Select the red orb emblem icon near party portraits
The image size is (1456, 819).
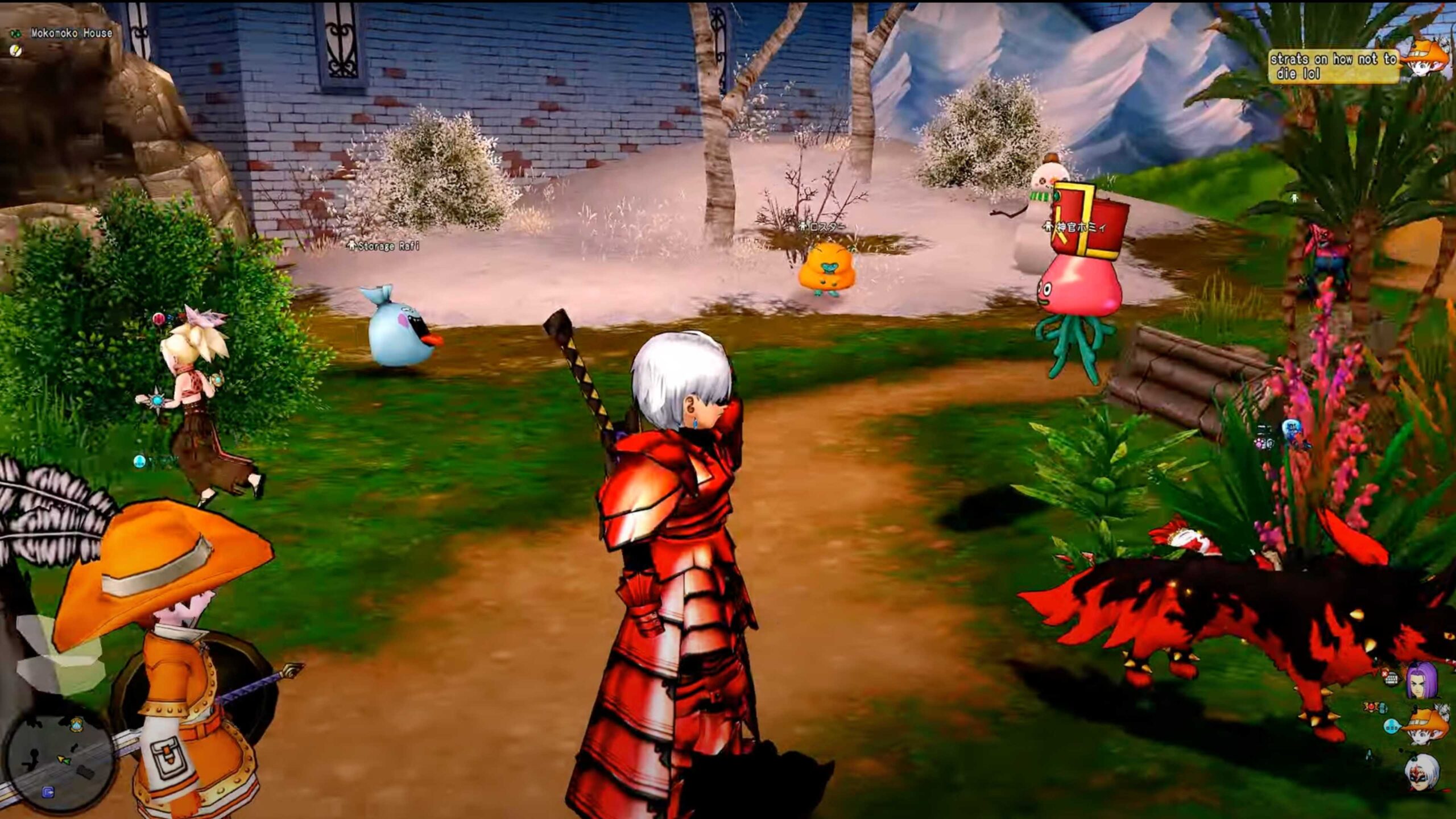1371,706
